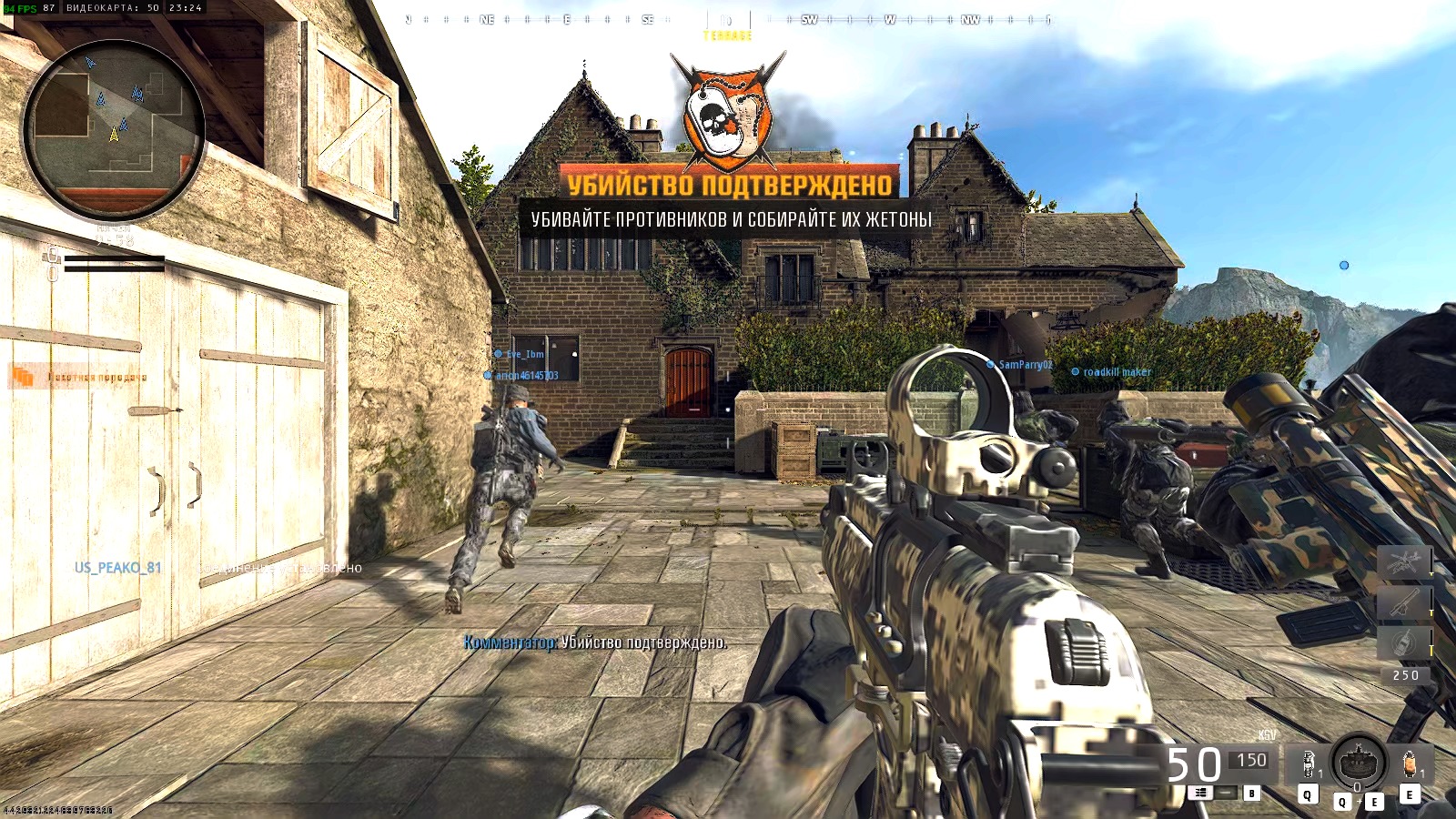Select the KSV weapon name label
Screen dimensions: 1456x819
[x=1268, y=734]
